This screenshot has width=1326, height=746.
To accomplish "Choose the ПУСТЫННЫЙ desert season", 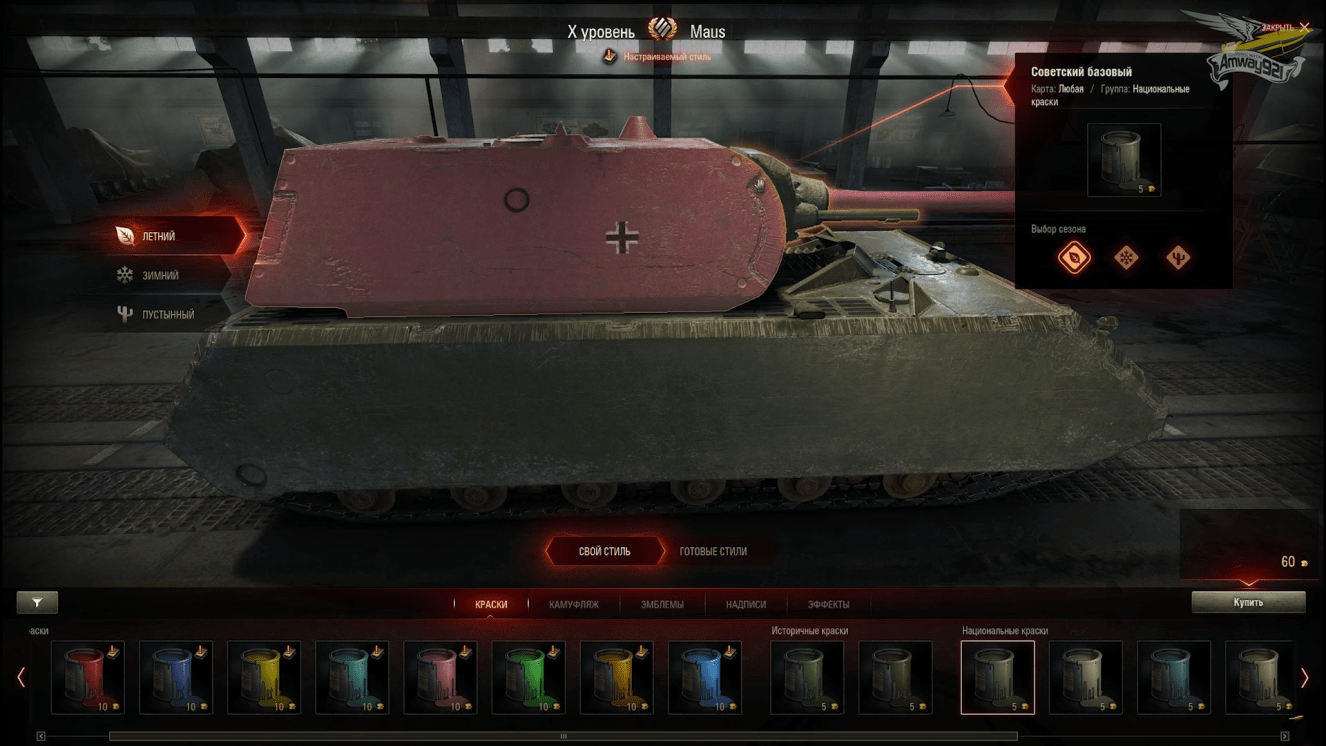I will coord(167,314).
